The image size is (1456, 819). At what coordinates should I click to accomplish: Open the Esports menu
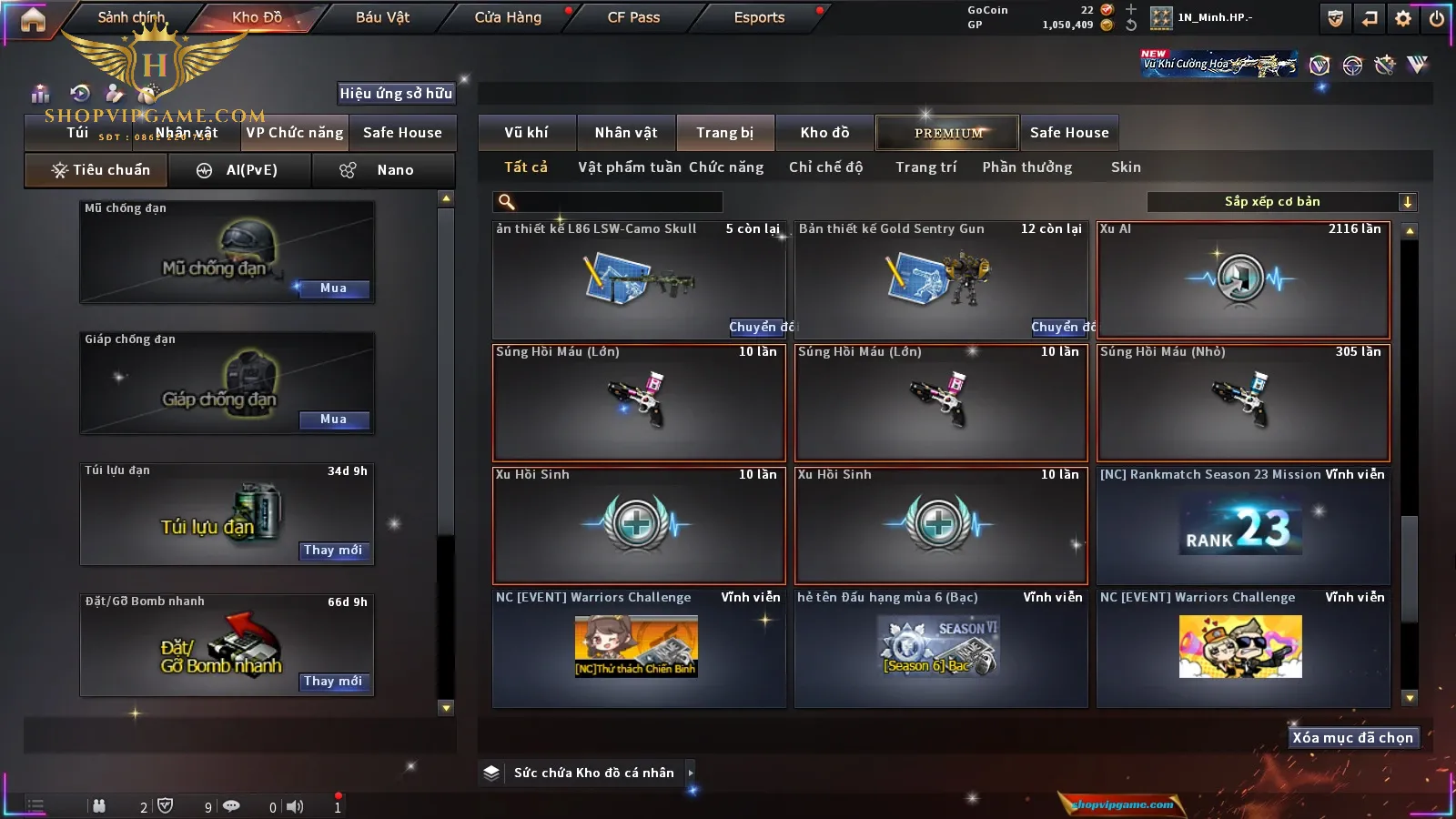pyautogui.click(x=759, y=17)
